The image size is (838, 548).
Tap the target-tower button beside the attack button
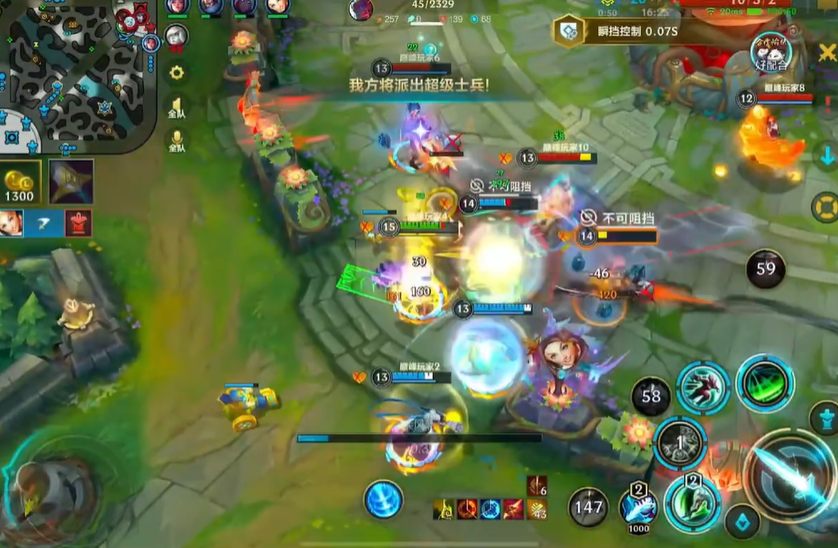(x=823, y=416)
